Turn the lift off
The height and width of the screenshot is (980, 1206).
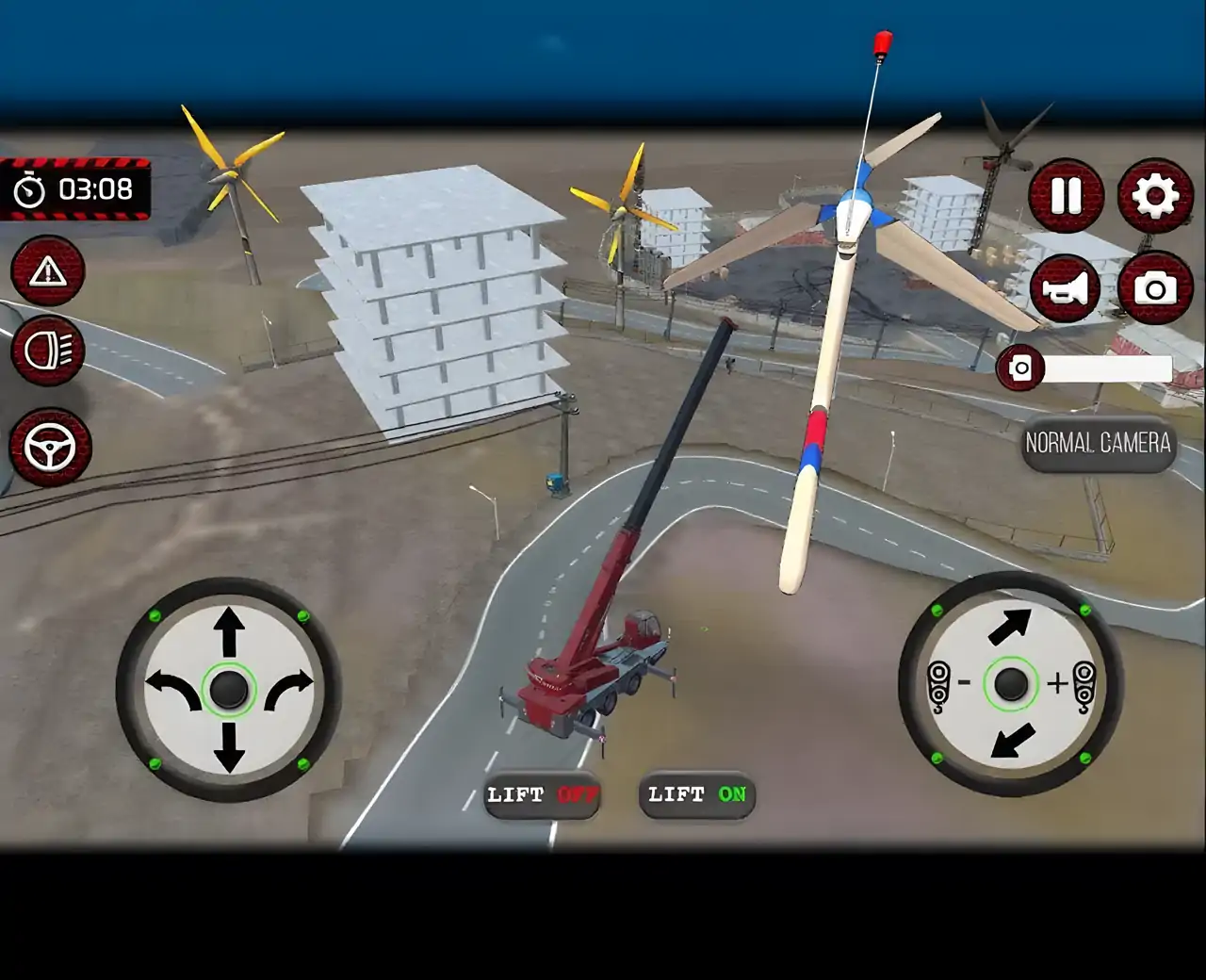(542, 795)
